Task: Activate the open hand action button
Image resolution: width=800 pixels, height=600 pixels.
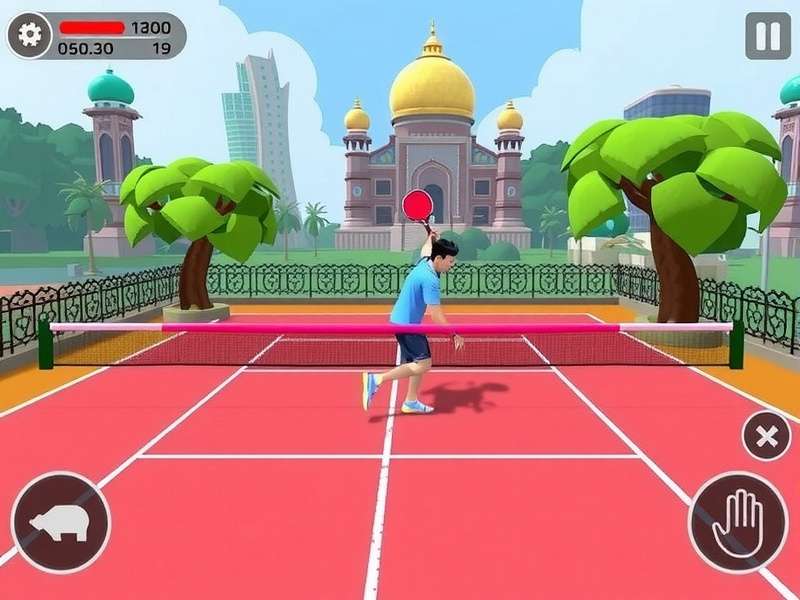Action: click(x=738, y=522)
